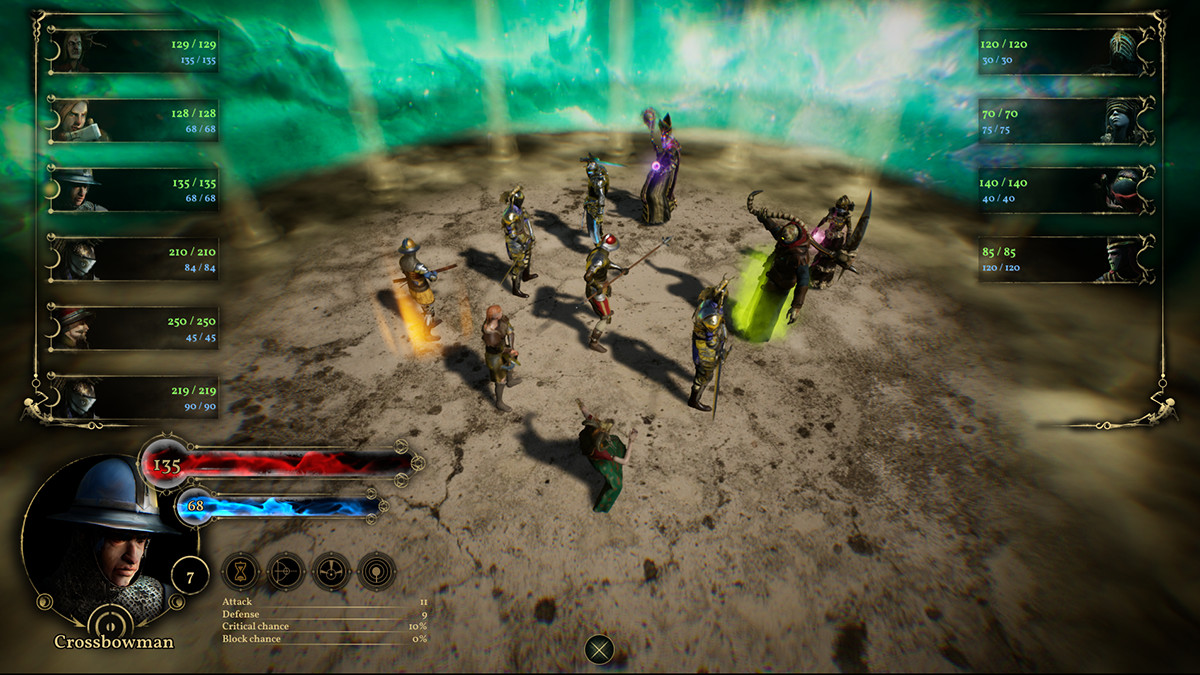Activate the hourglass wait ability
1200x675 pixels.
click(240, 572)
